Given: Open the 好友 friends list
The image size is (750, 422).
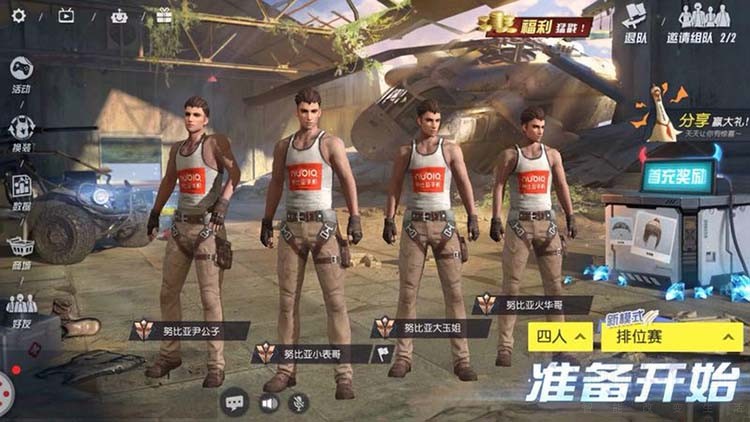Looking at the screenshot, I should coord(21,309).
